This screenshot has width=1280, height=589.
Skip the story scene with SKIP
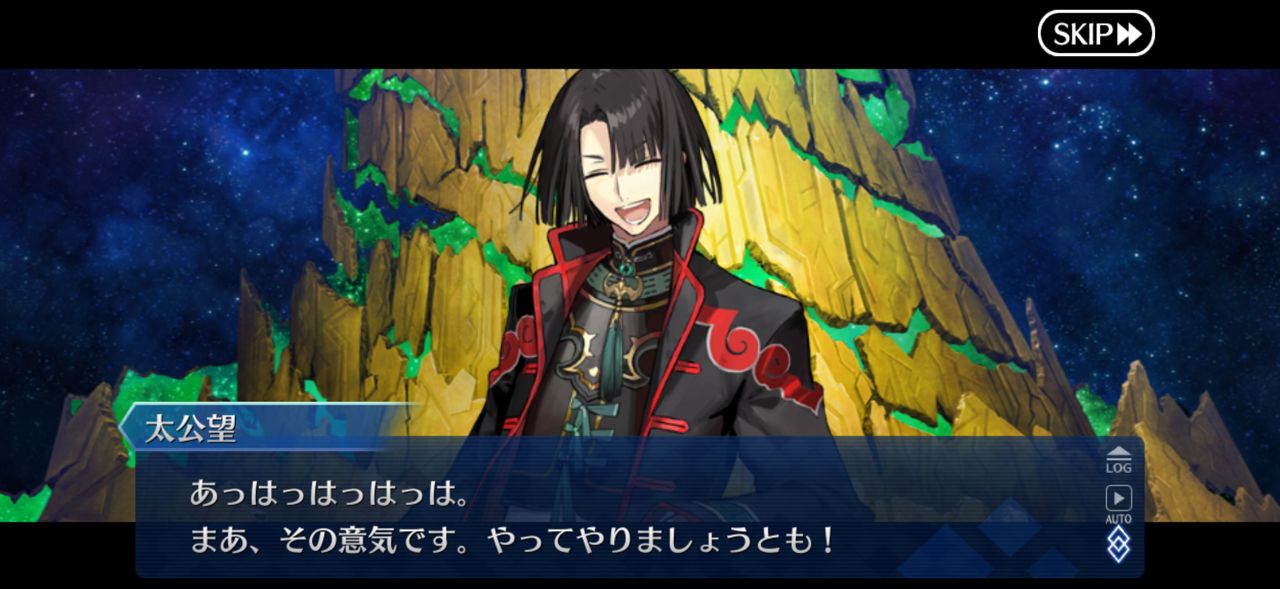click(x=1096, y=34)
